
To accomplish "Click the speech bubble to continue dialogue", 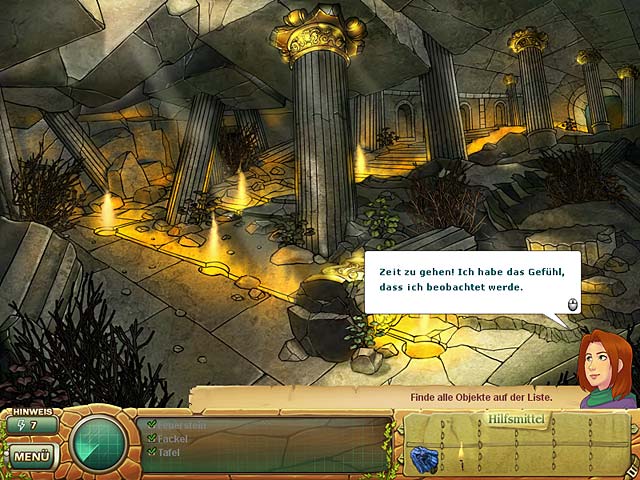I will (472, 281).
